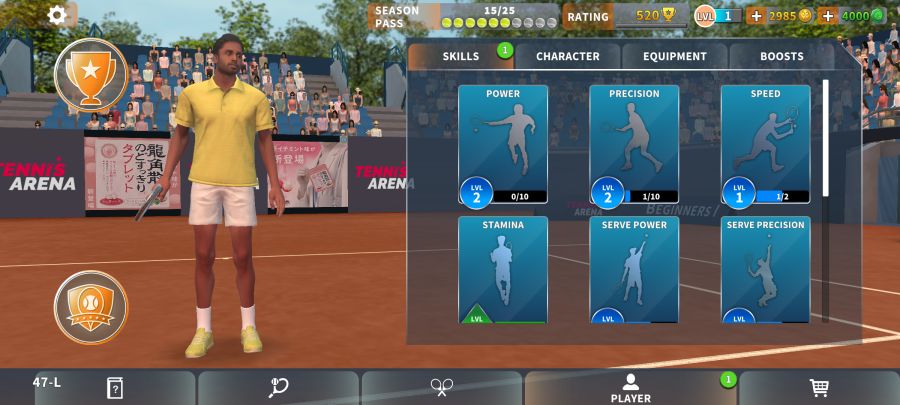Switch to the Character tab
The height and width of the screenshot is (405, 900).
(x=568, y=56)
